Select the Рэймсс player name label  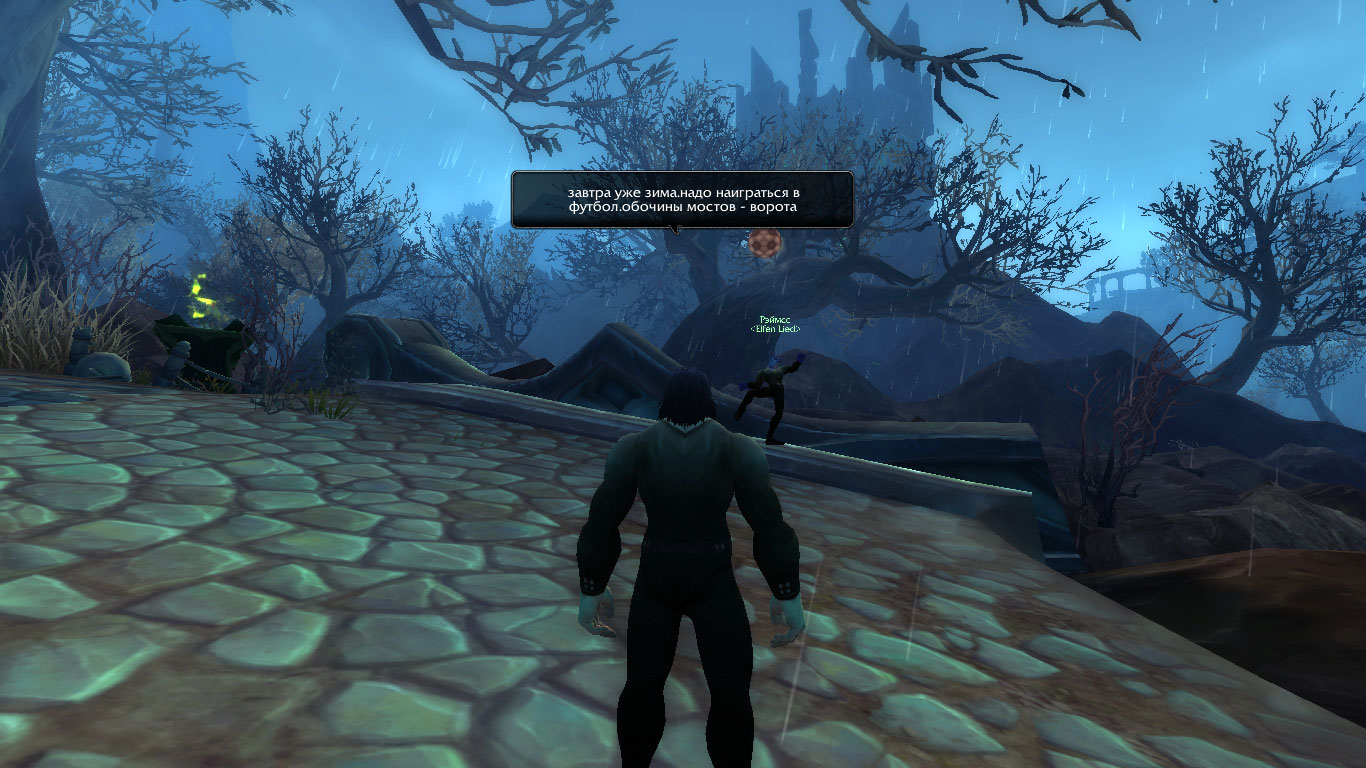click(775, 318)
